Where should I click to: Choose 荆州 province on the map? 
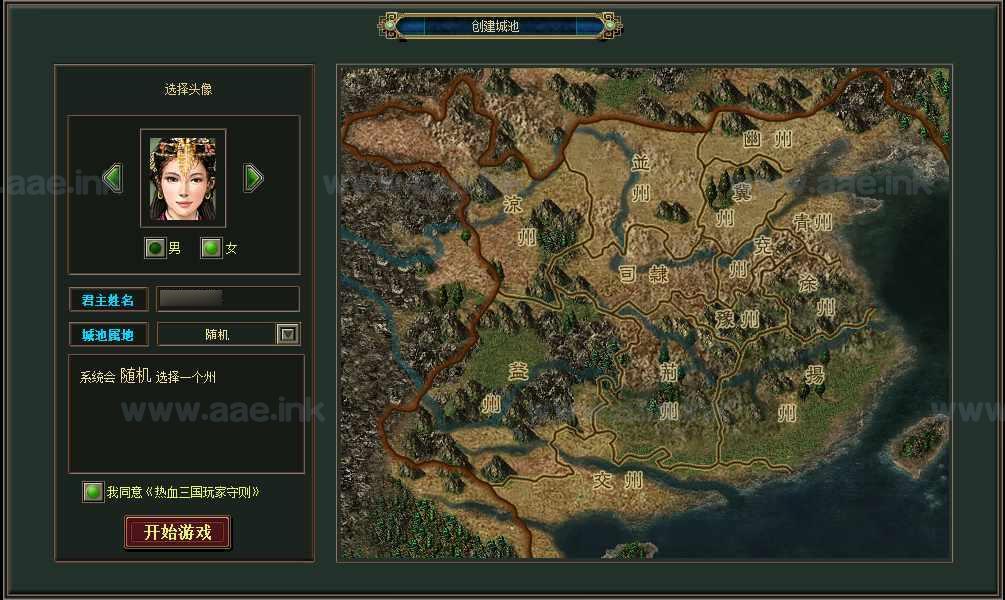coord(668,390)
